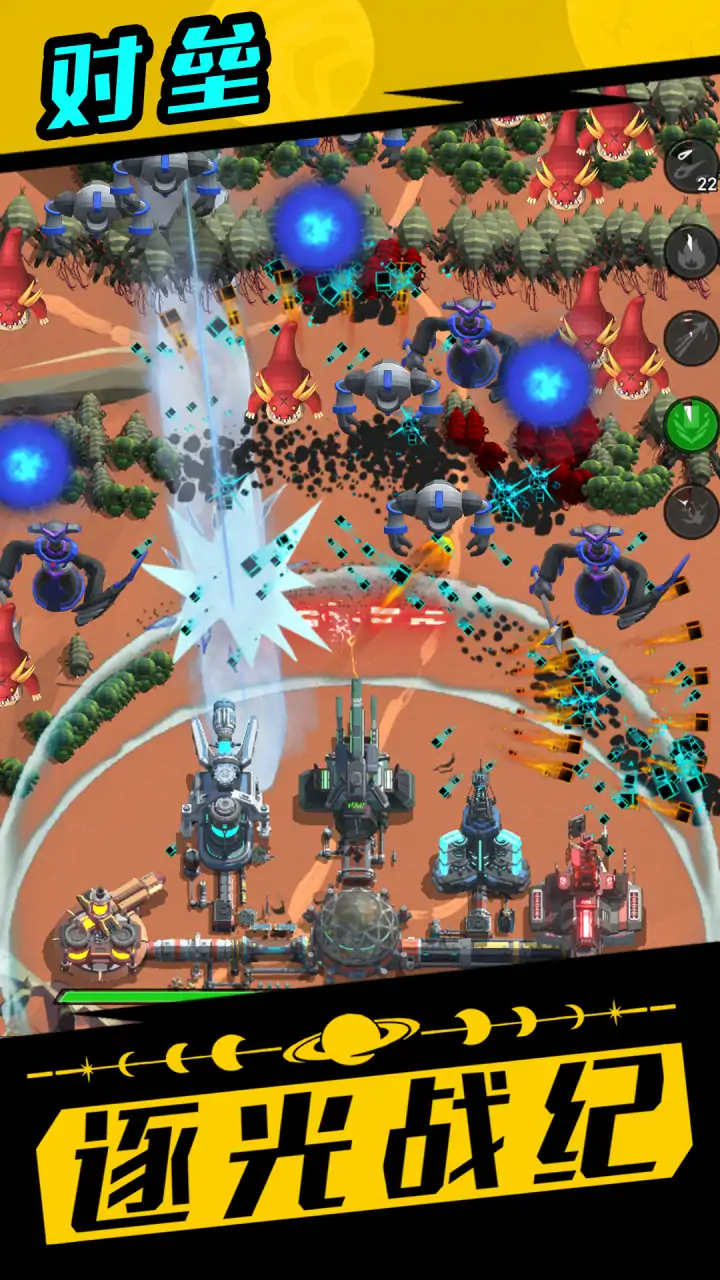Select the green downward chevrons skill

[x=691, y=425]
